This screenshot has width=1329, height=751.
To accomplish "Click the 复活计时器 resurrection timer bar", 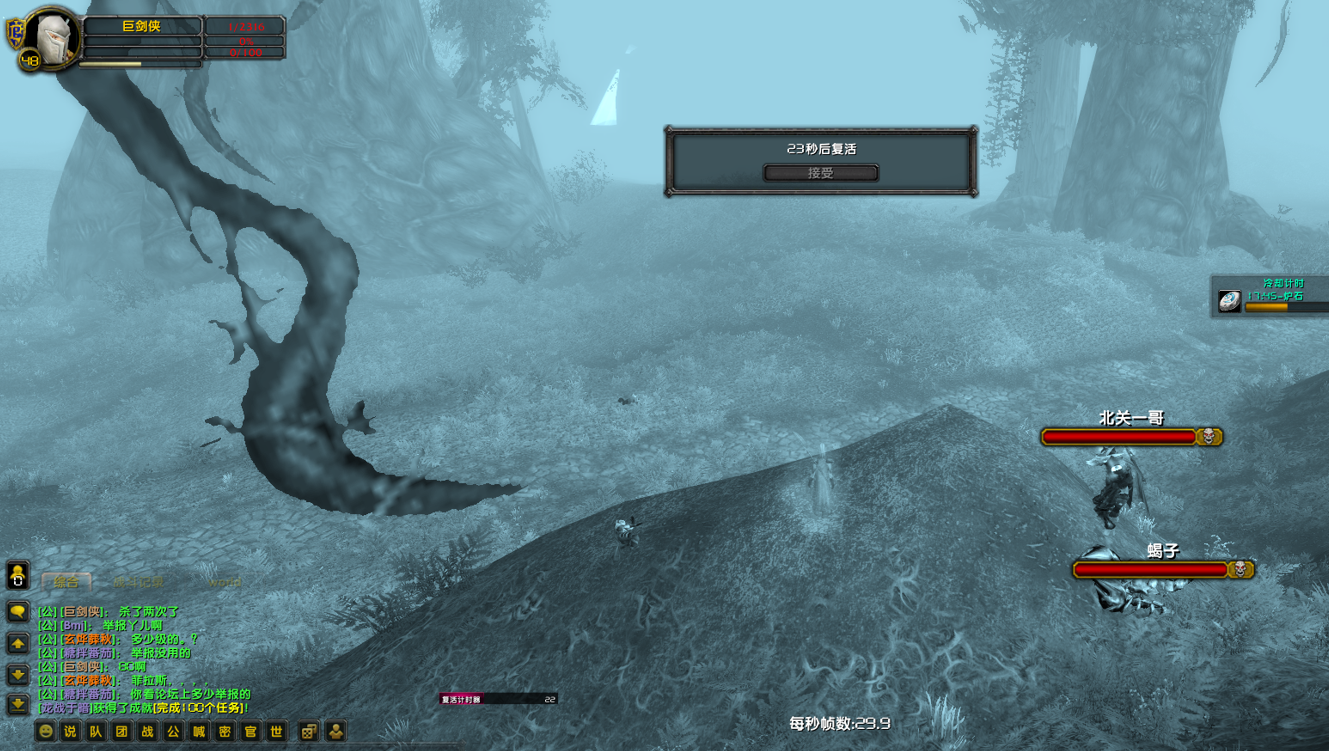I will [498, 700].
